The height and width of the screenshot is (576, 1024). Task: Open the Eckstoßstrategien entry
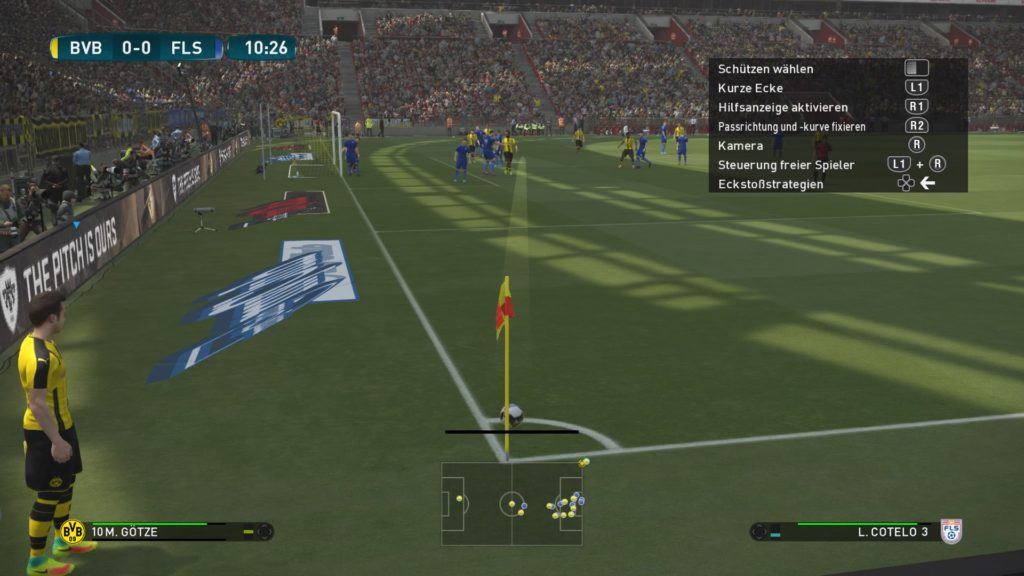tap(772, 184)
